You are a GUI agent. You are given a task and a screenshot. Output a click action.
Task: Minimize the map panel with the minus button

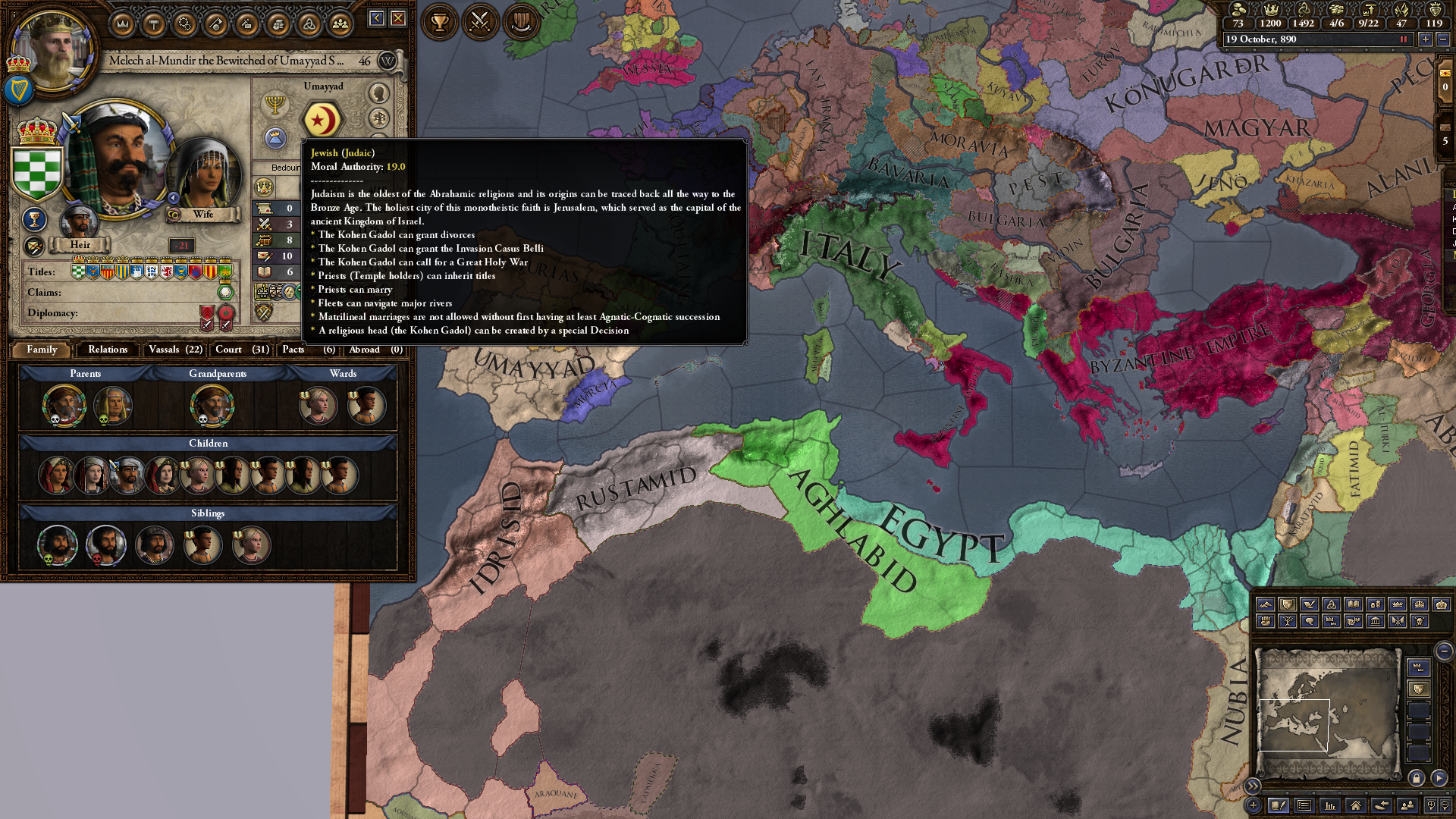pyautogui.click(x=1444, y=651)
